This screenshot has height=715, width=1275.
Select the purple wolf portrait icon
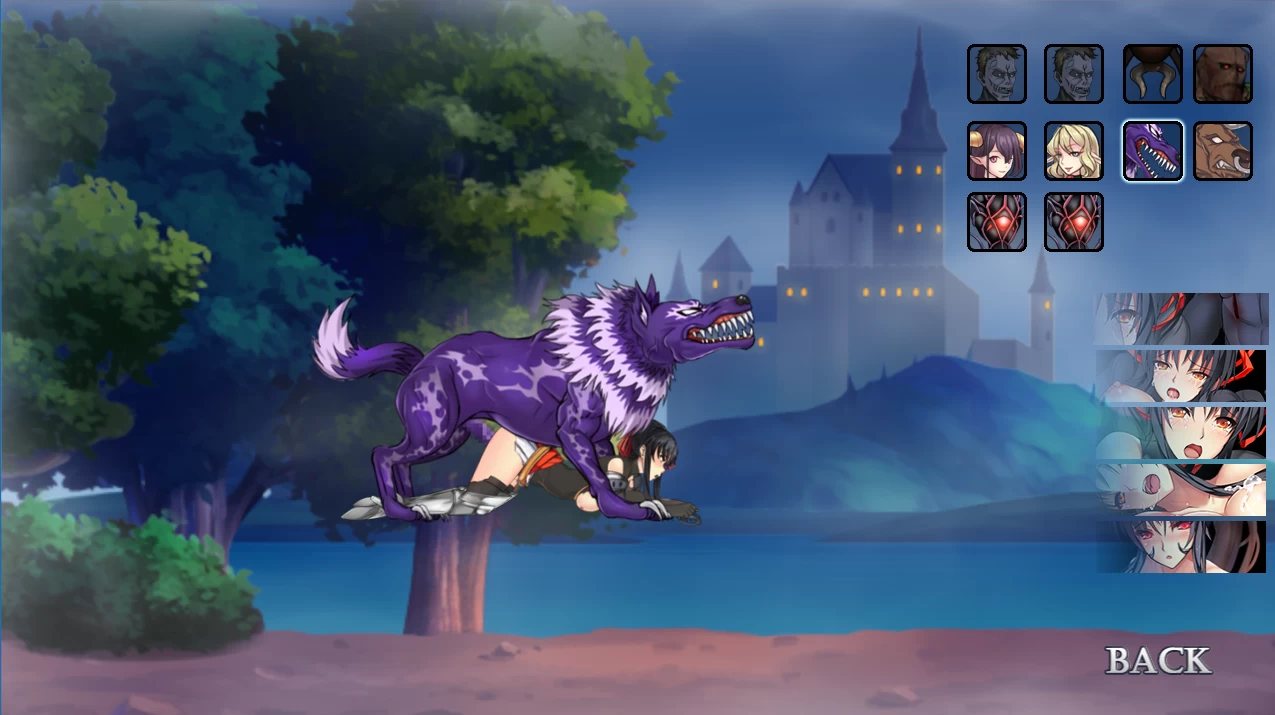1152,151
